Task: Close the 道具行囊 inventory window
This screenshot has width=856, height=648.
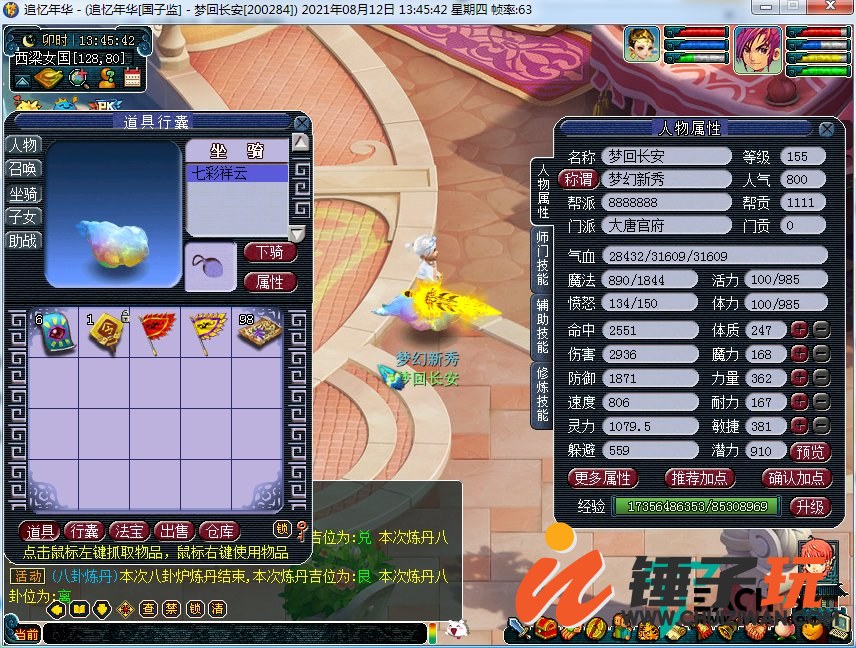Action: click(301, 123)
